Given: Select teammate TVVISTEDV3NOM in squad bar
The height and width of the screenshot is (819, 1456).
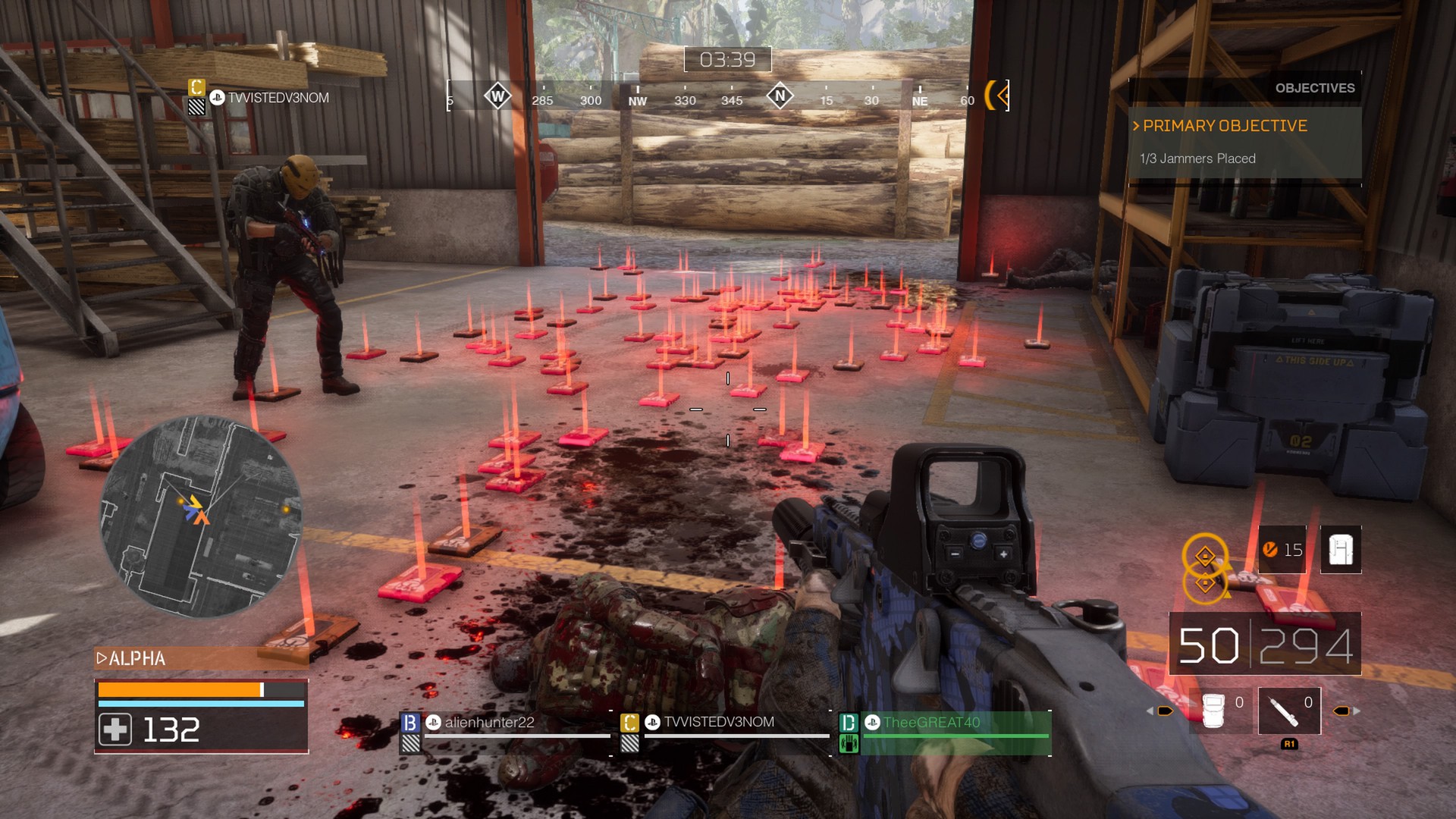Looking at the screenshot, I should point(718,723).
